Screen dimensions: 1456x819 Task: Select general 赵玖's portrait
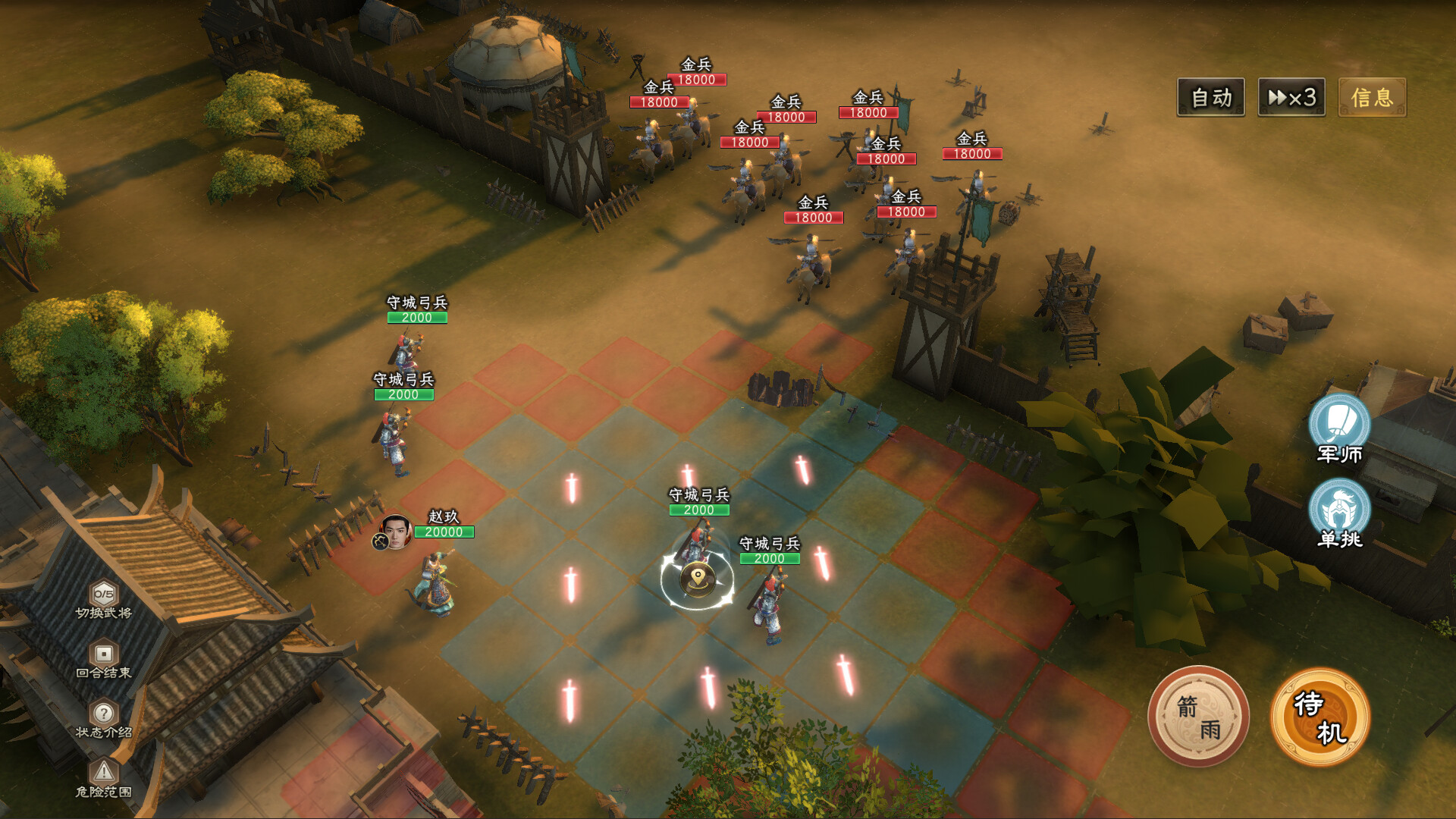click(395, 531)
